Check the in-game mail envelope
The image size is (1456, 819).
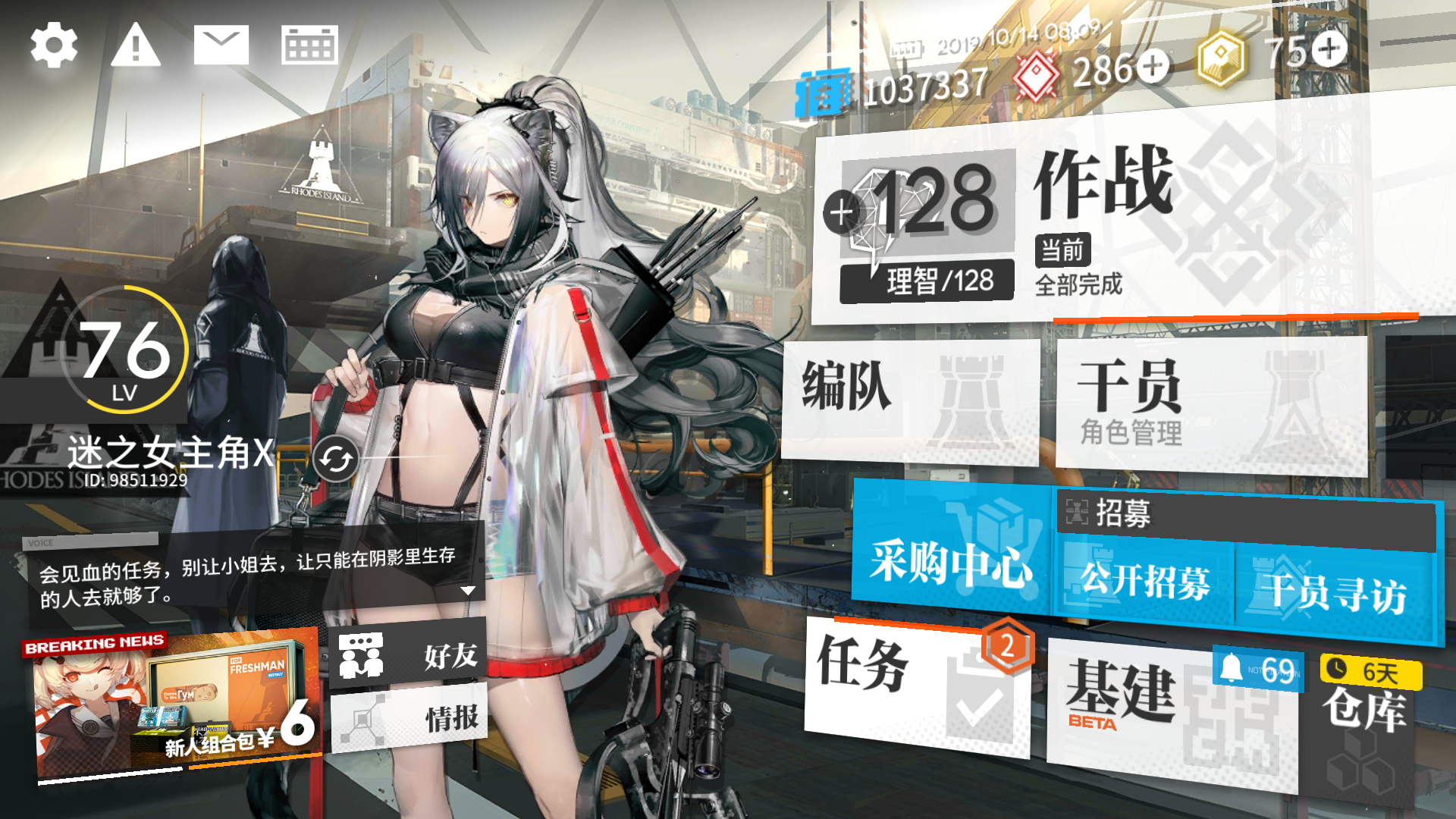coord(220,43)
